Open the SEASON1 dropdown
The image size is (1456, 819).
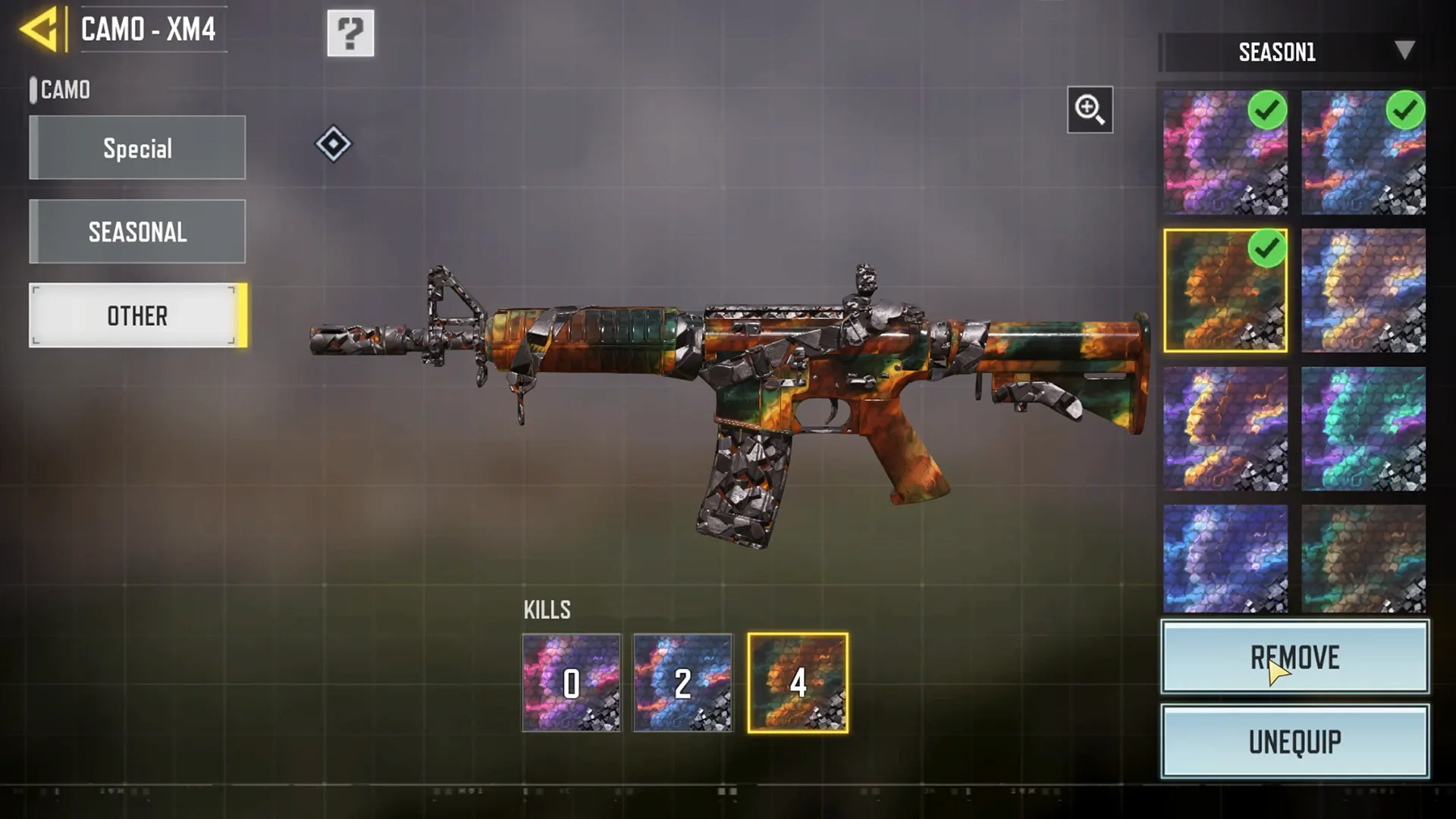[1294, 52]
